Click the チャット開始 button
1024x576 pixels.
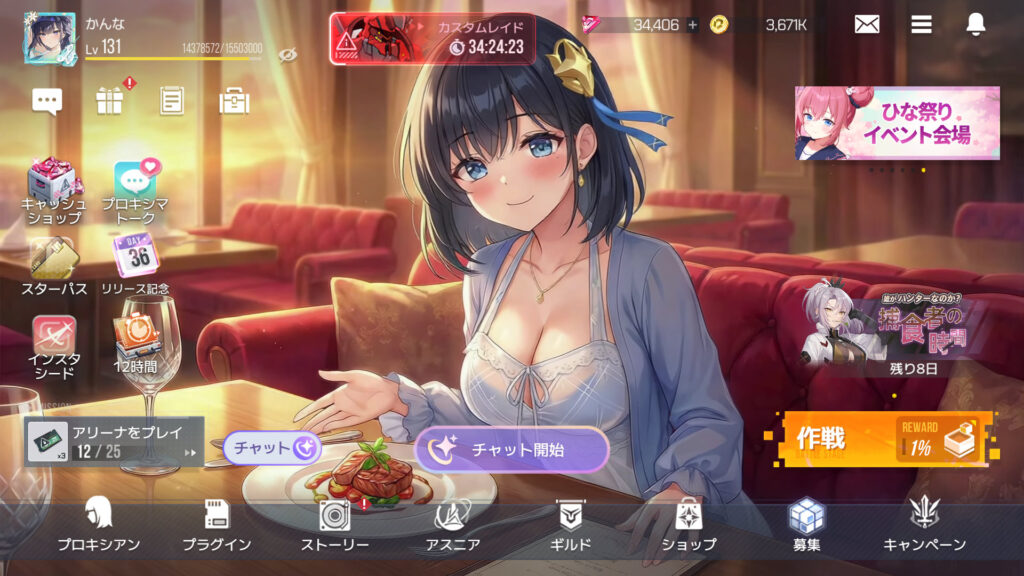[511, 450]
